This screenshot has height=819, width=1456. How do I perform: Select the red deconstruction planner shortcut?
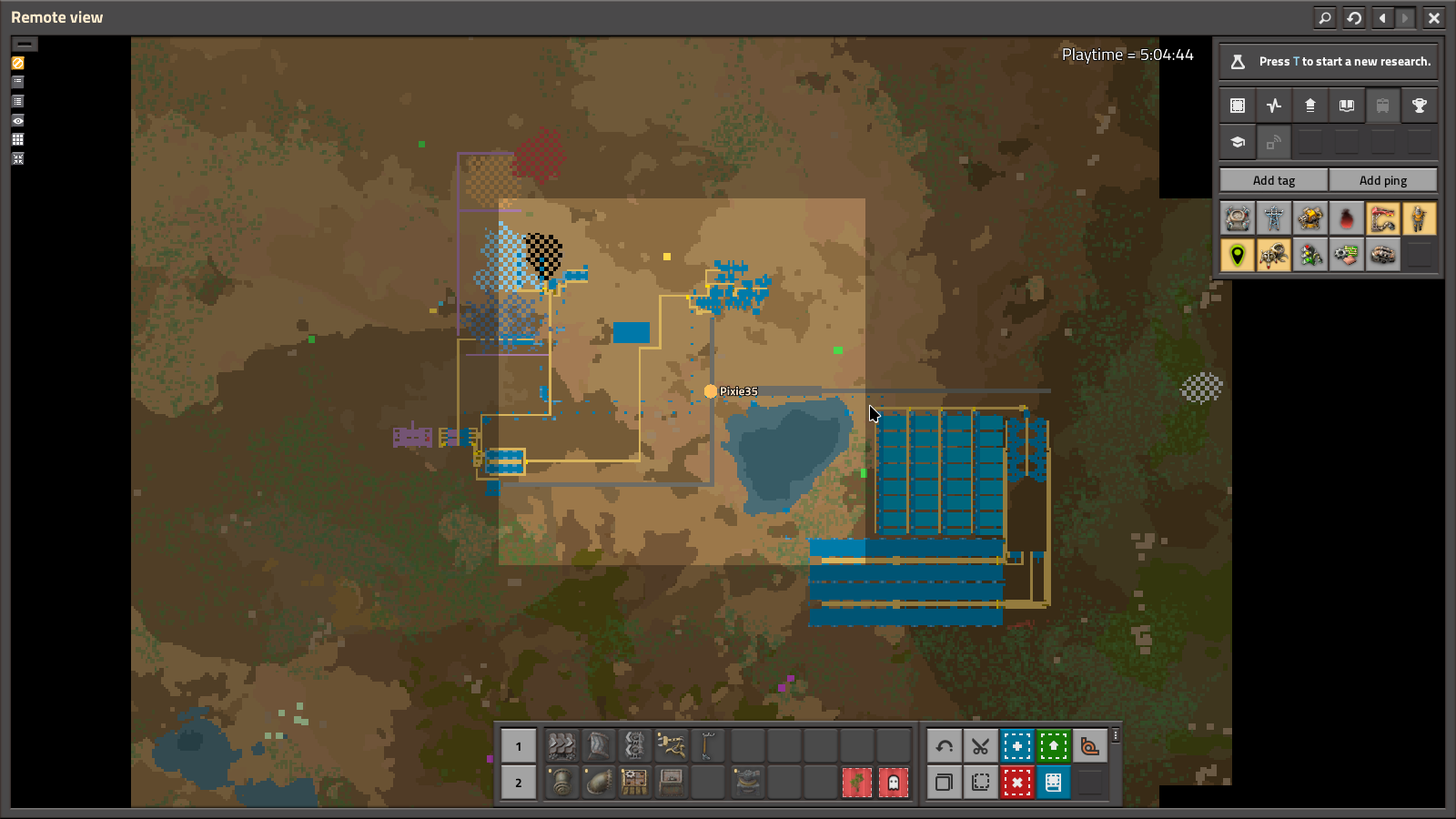coord(1016,782)
